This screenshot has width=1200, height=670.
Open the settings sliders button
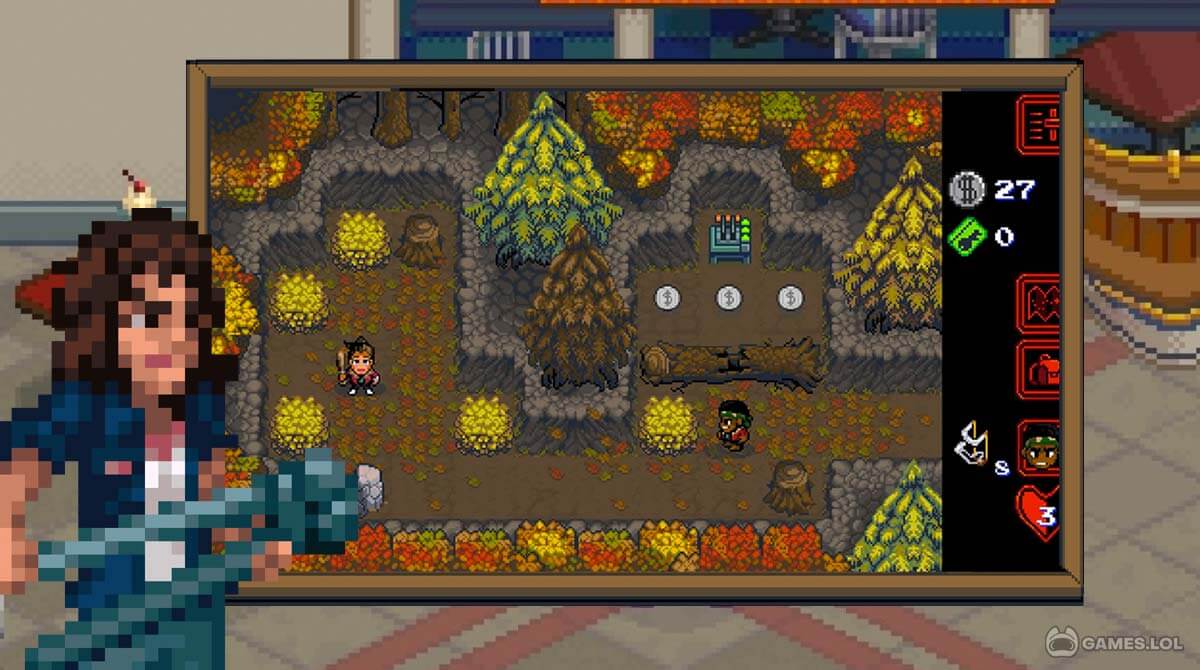pyautogui.click(x=1039, y=124)
